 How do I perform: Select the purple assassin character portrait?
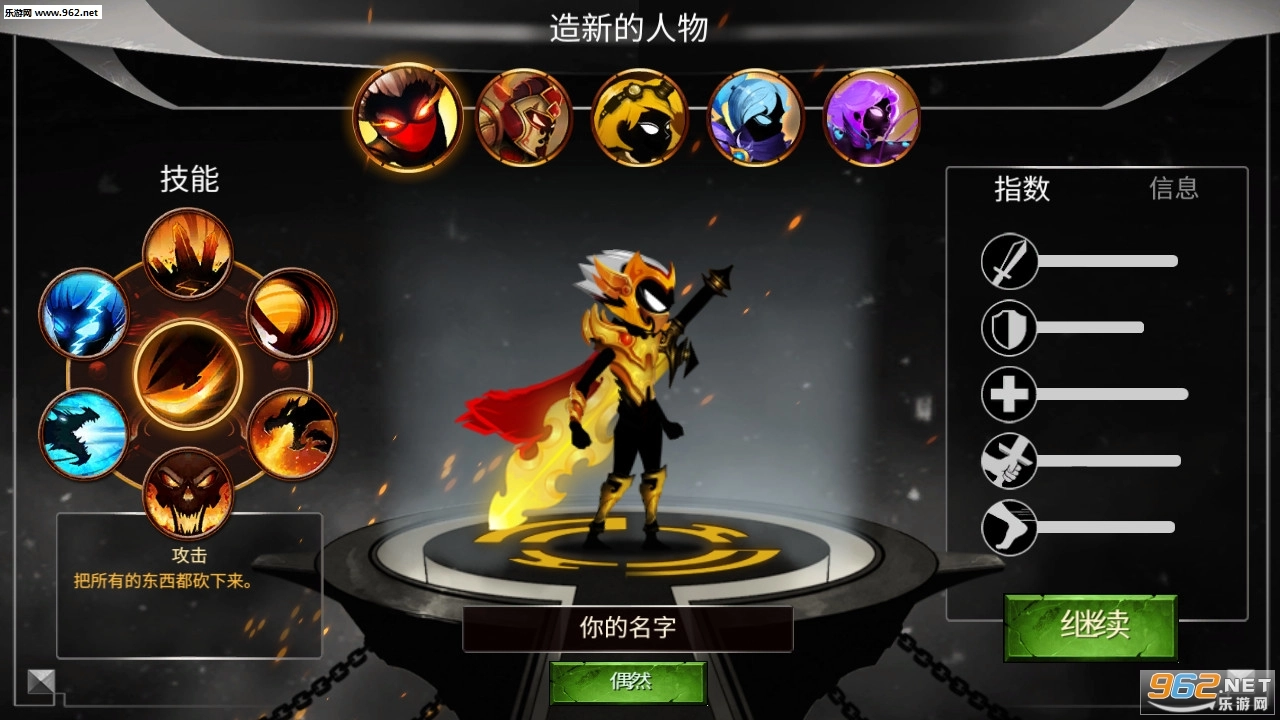click(x=870, y=114)
